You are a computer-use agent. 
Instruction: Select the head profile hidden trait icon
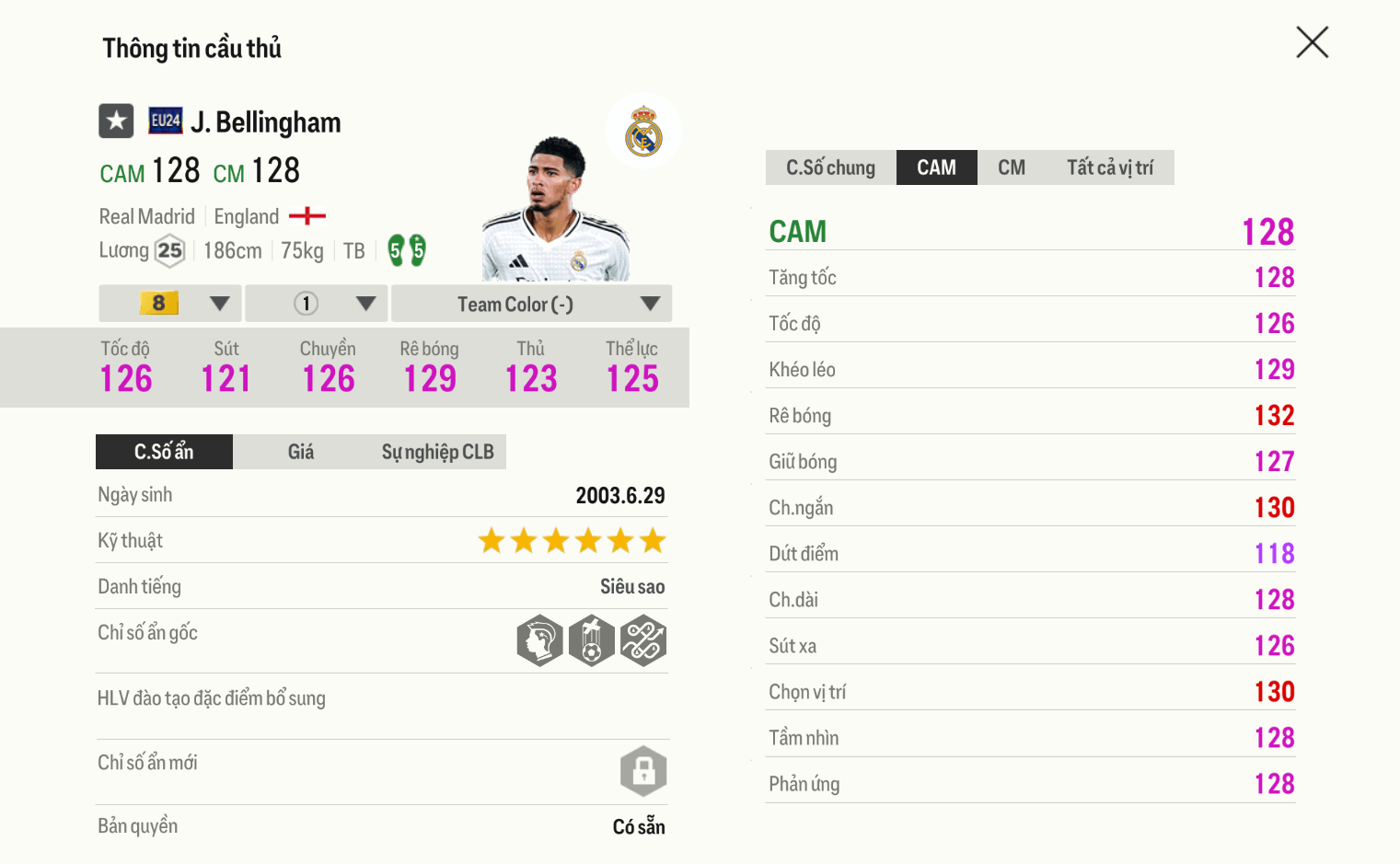[540, 640]
